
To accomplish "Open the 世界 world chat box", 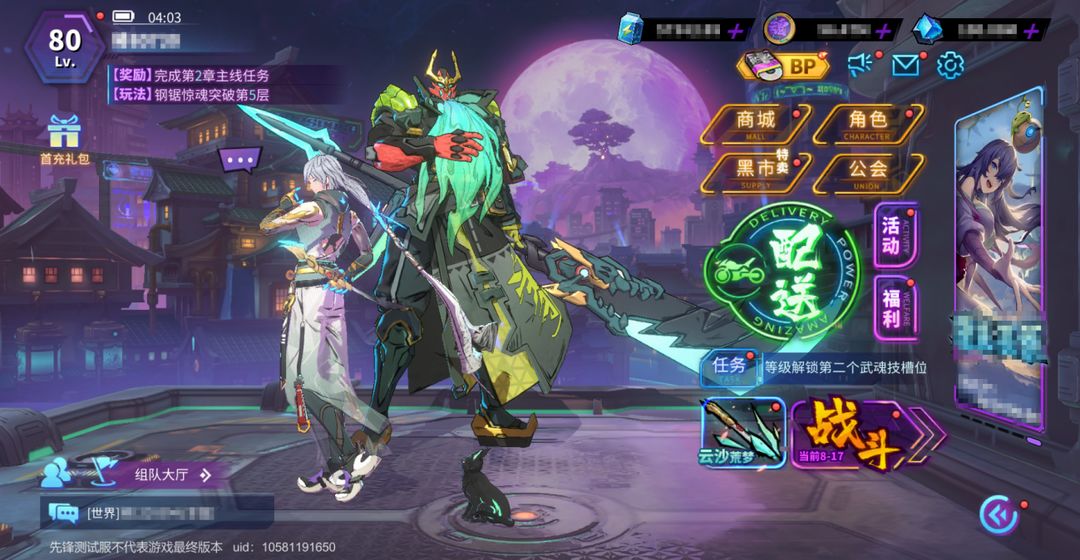I will (156, 513).
